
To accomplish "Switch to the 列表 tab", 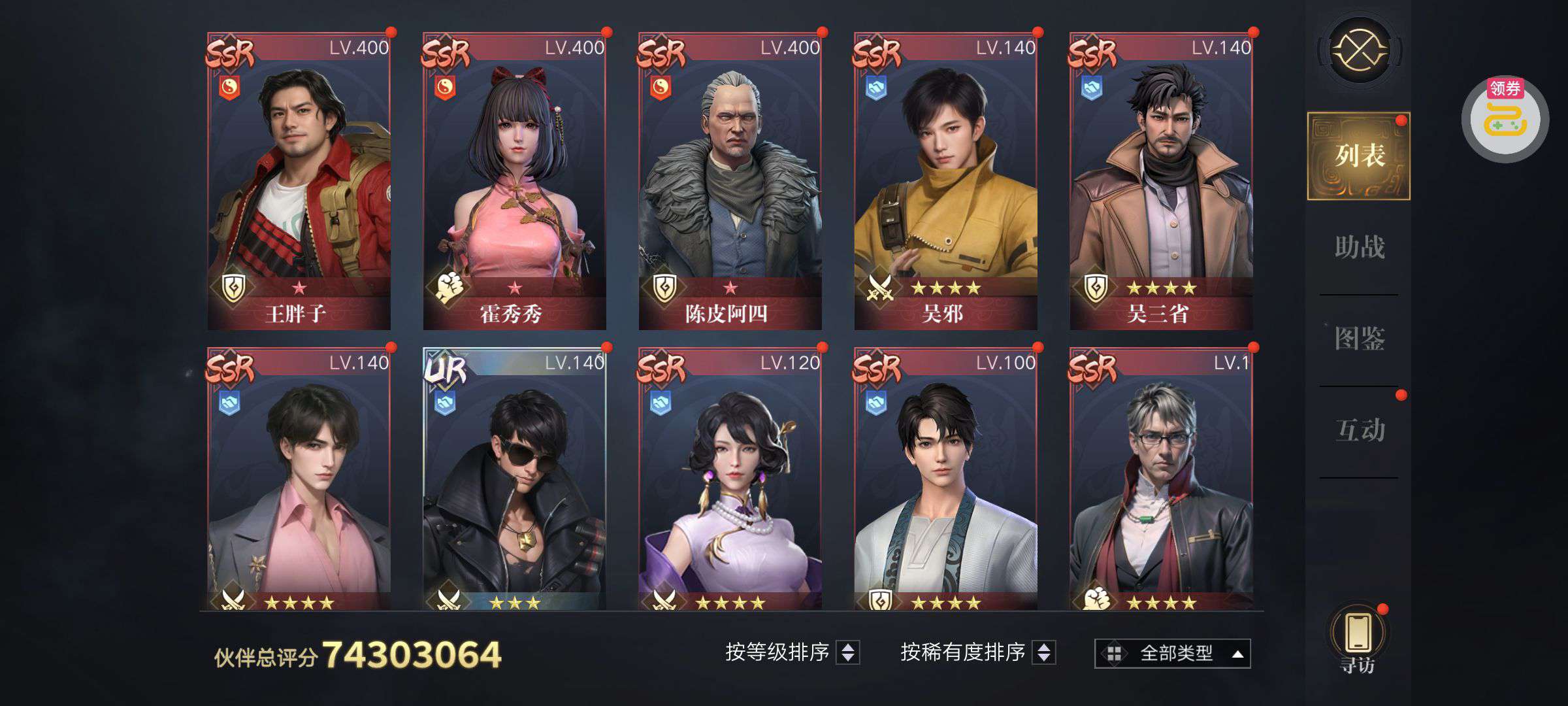I will coord(1359,156).
